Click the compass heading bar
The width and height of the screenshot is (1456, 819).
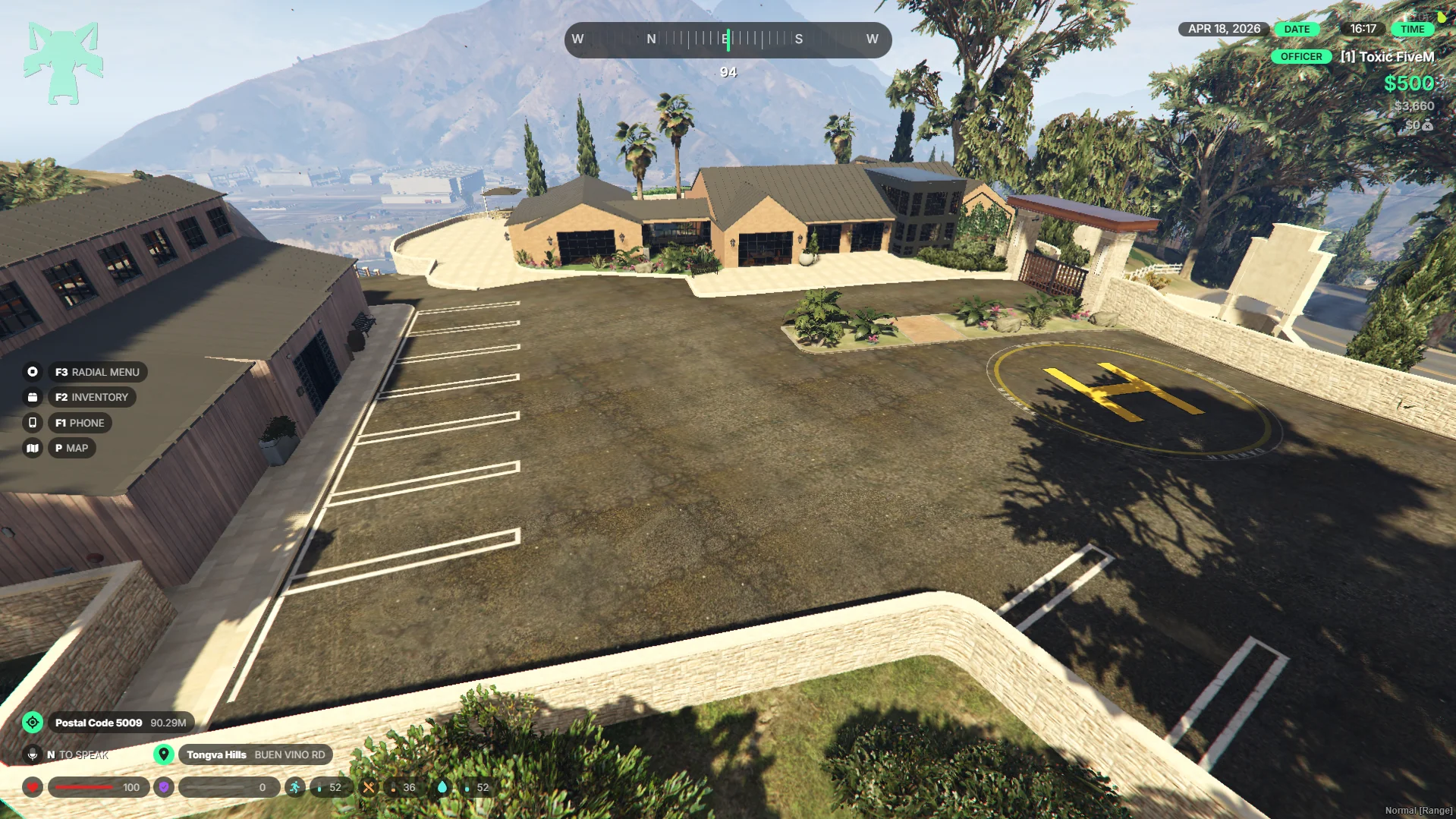click(x=728, y=39)
